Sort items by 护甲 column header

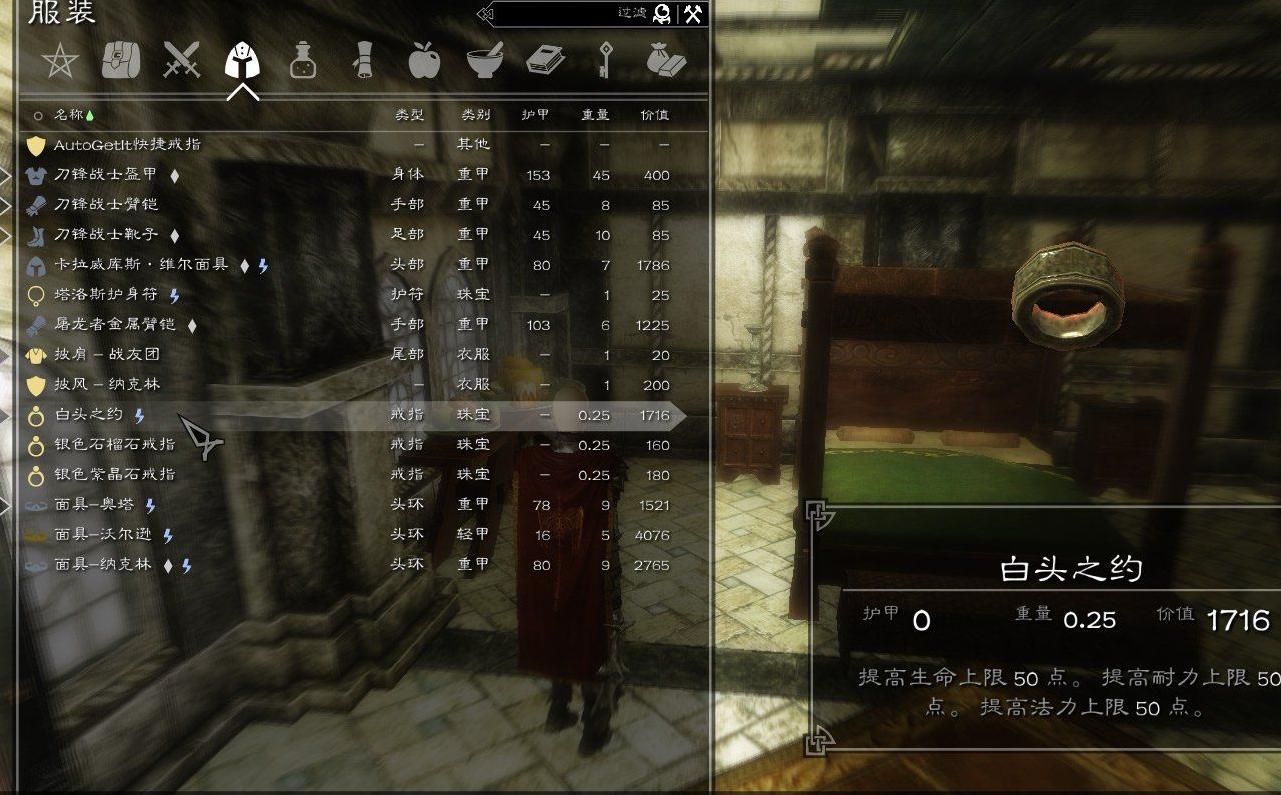tap(536, 115)
